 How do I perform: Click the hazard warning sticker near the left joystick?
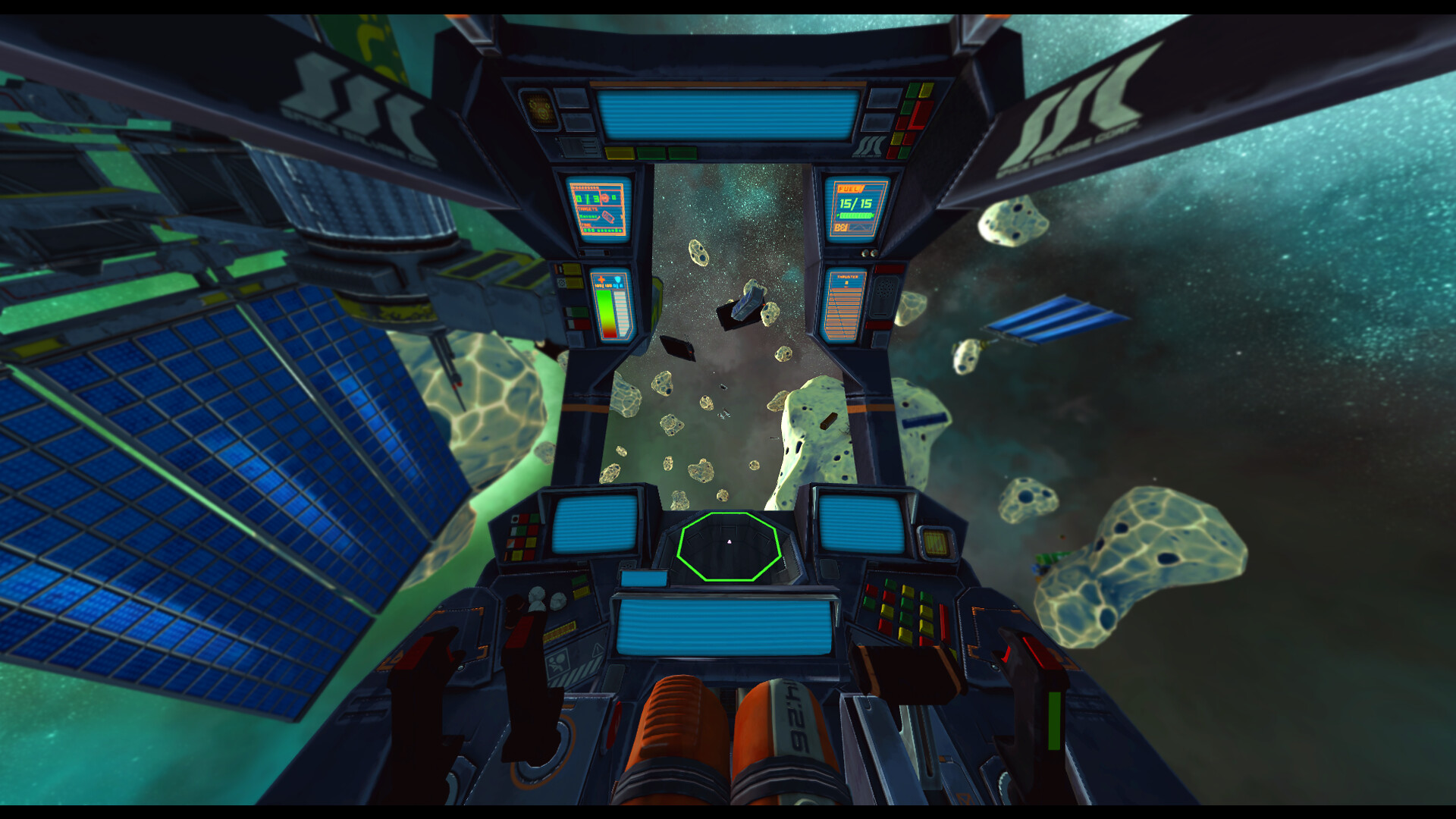(x=558, y=663)
